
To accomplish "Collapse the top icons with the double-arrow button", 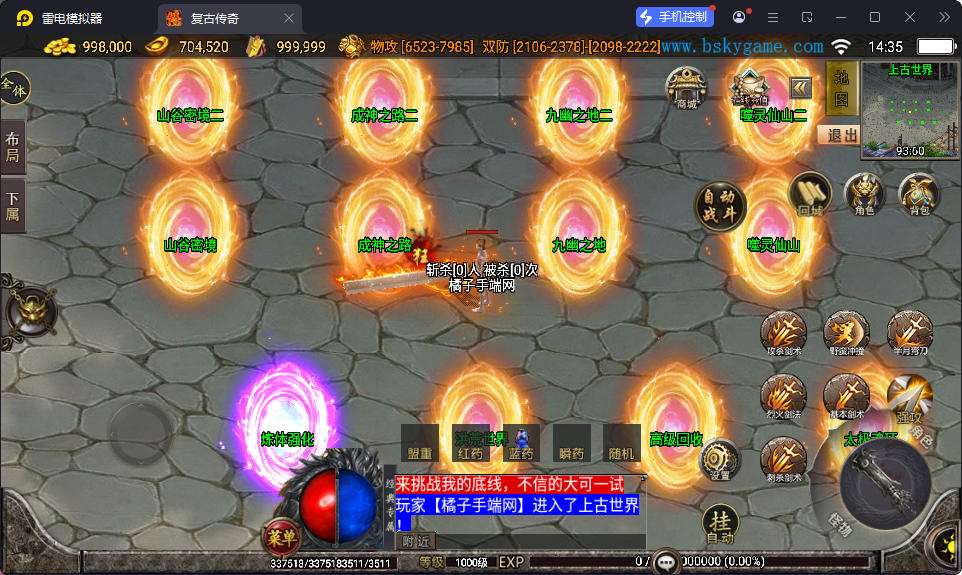I will (801, 86).
